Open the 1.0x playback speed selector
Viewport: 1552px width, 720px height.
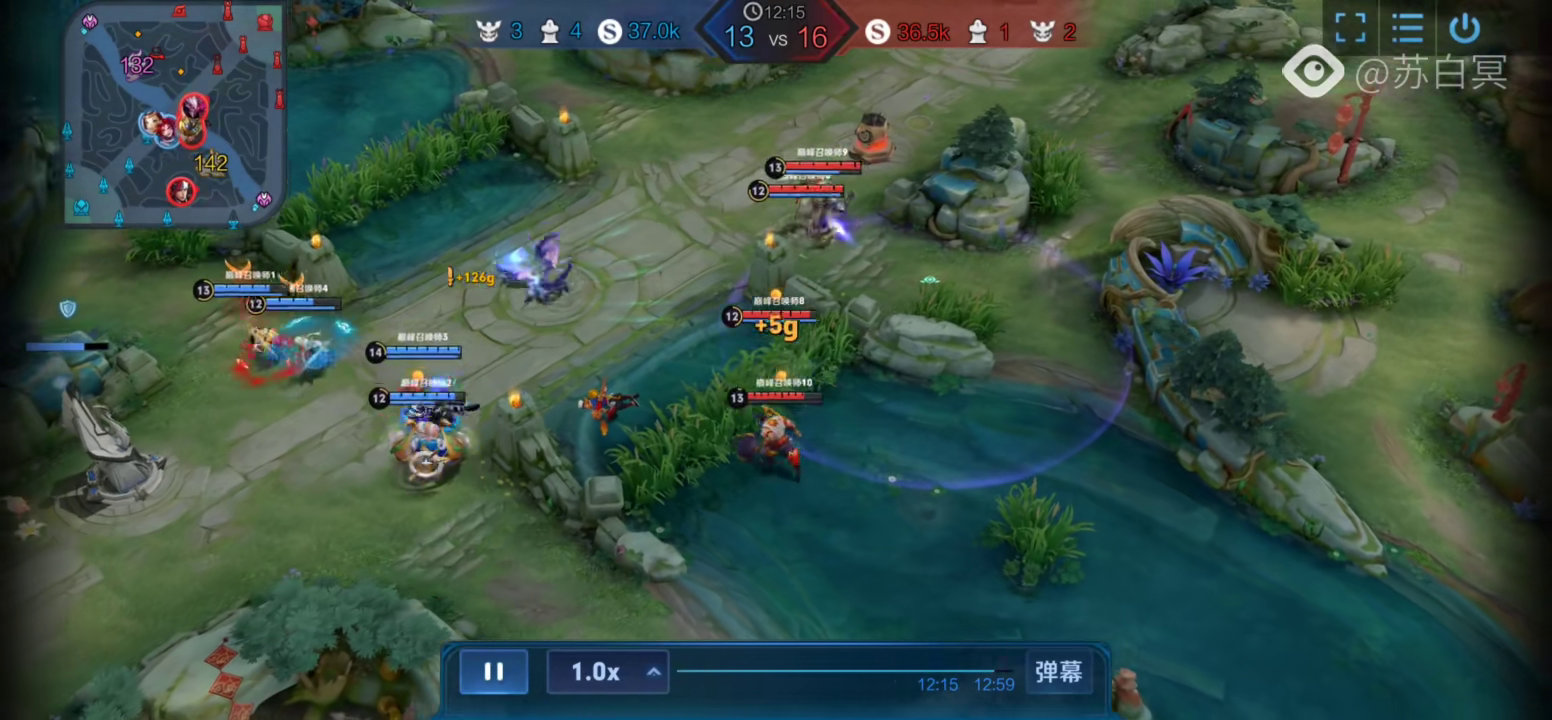coord(606,672)
